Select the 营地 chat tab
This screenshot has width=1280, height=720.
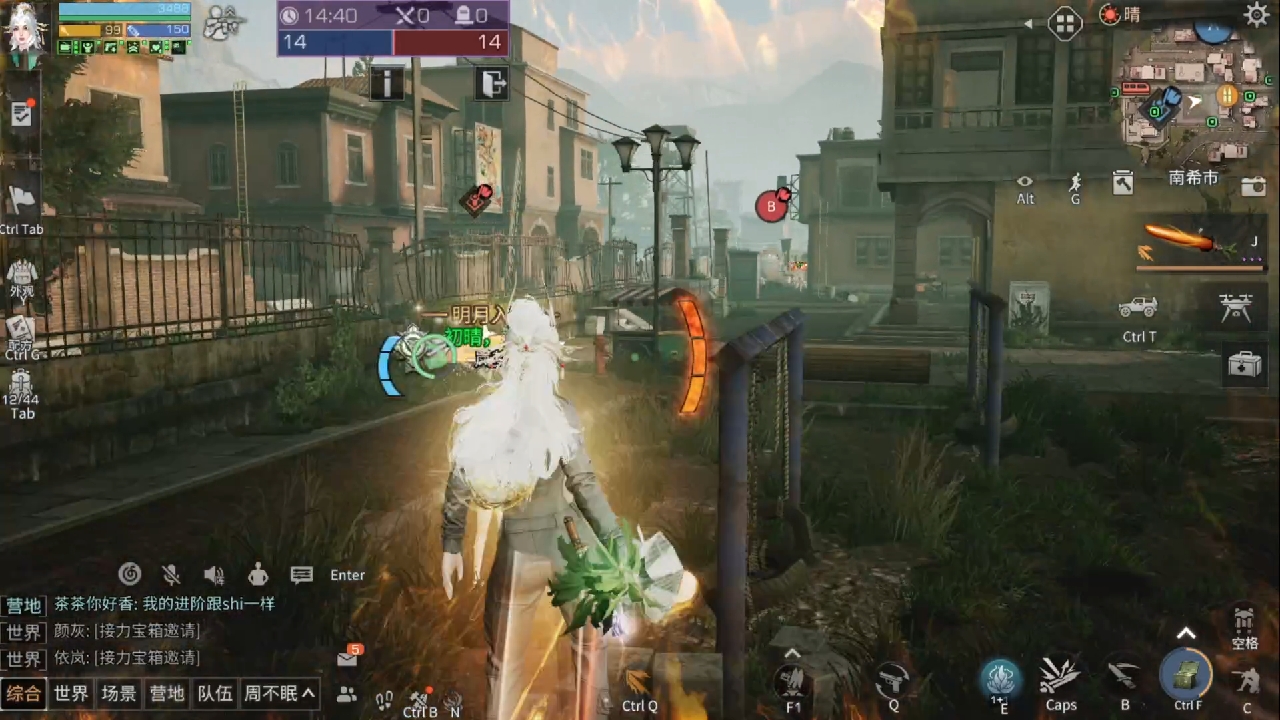pos(167,693)
